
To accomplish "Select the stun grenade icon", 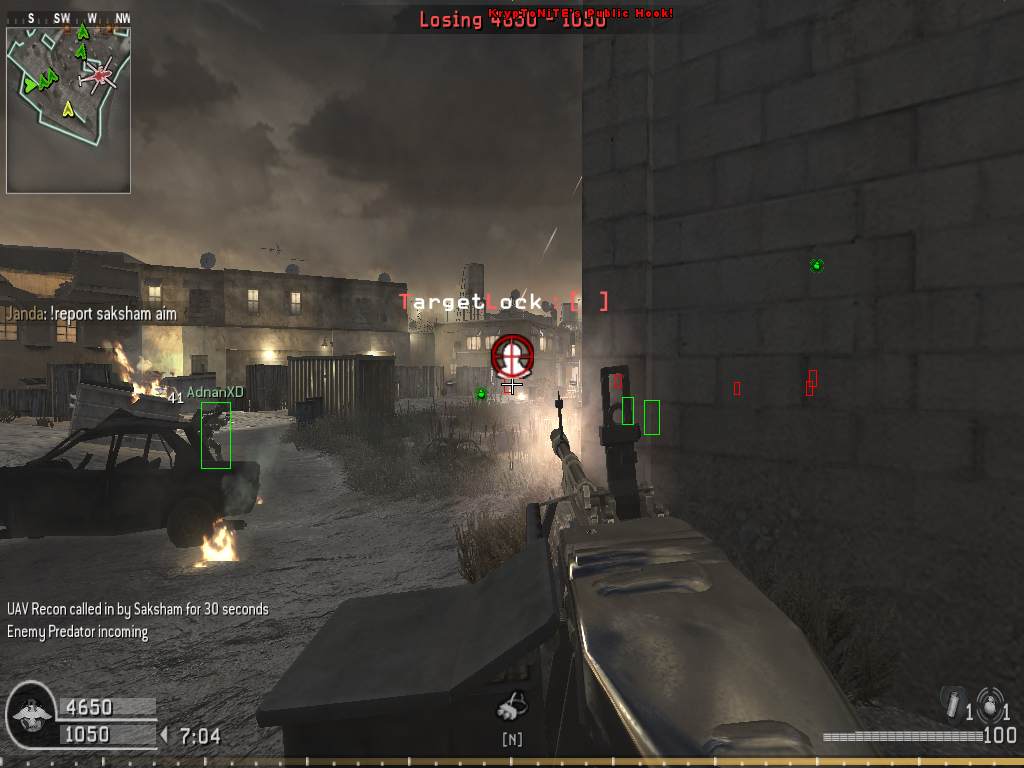I will coord(953,702).
